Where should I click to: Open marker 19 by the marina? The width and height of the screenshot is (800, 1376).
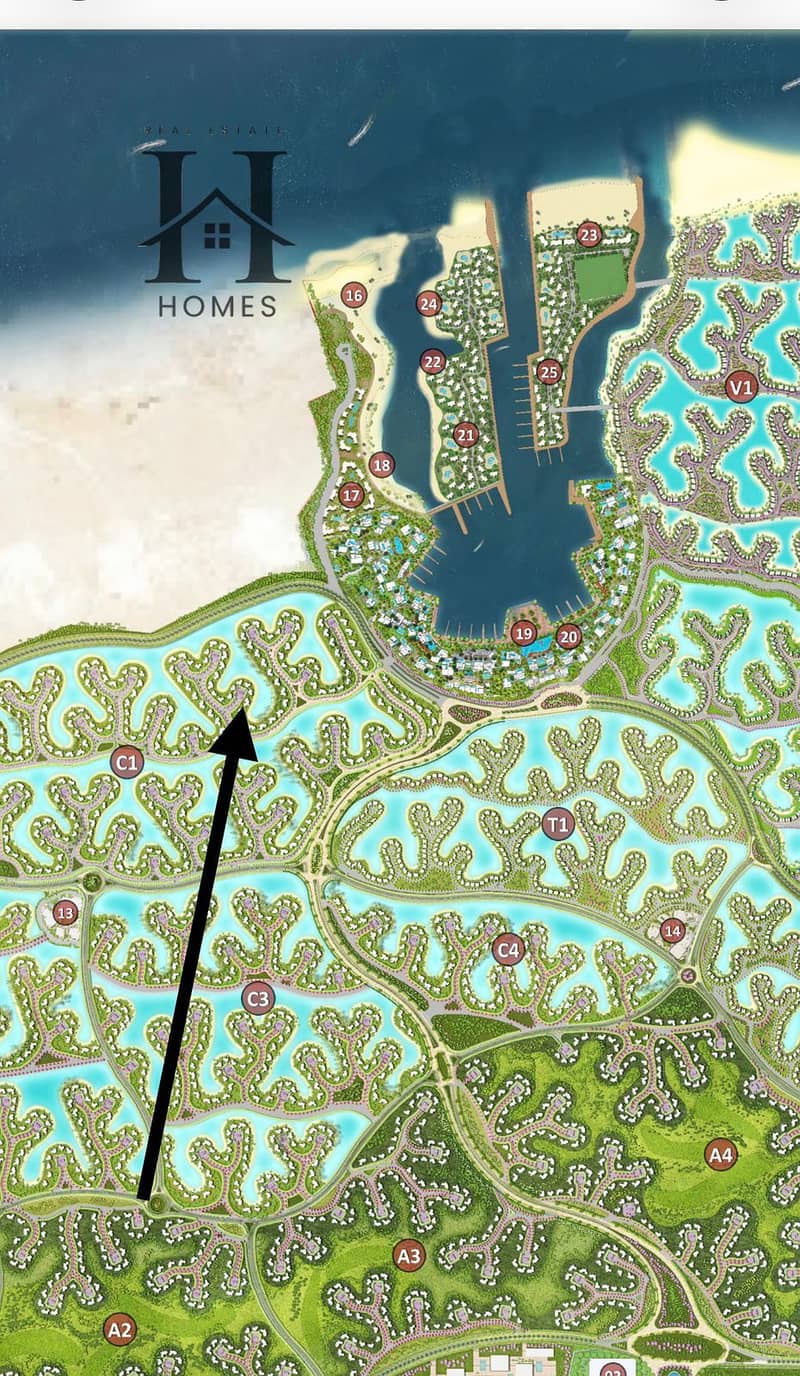523,633
